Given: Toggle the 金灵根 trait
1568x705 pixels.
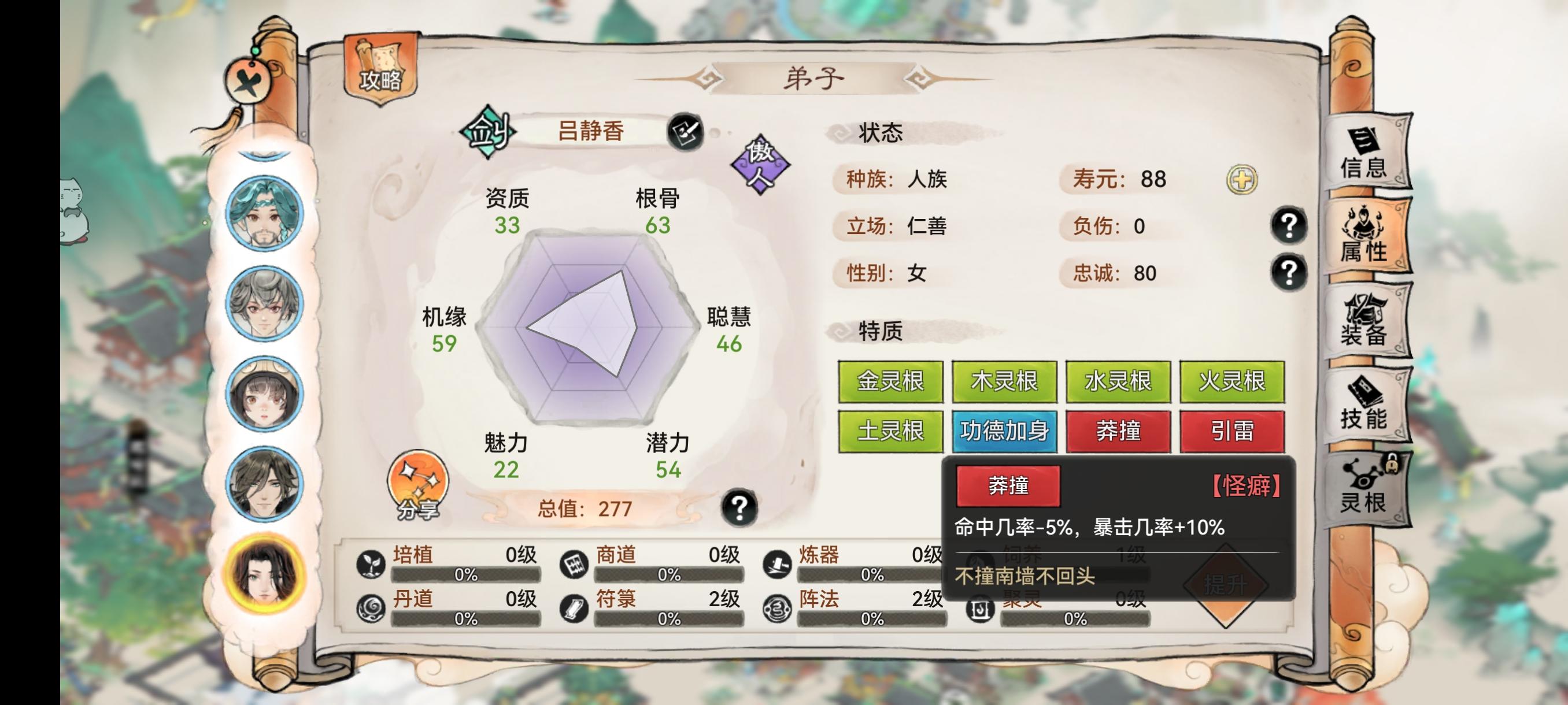Looking at the screenshot, I should point(889,382).
